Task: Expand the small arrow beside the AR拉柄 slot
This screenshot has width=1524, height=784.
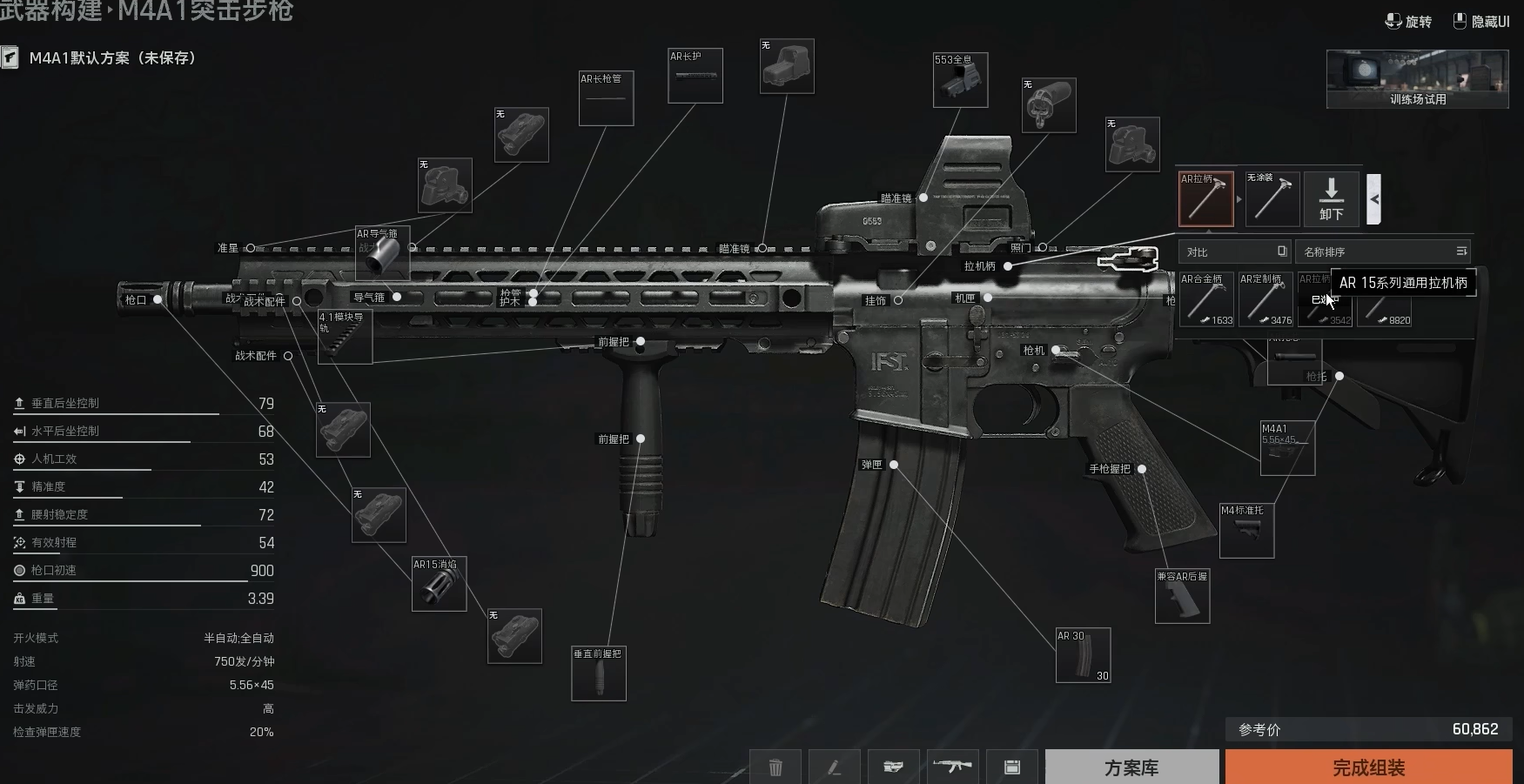Action: click(1239, 198)
